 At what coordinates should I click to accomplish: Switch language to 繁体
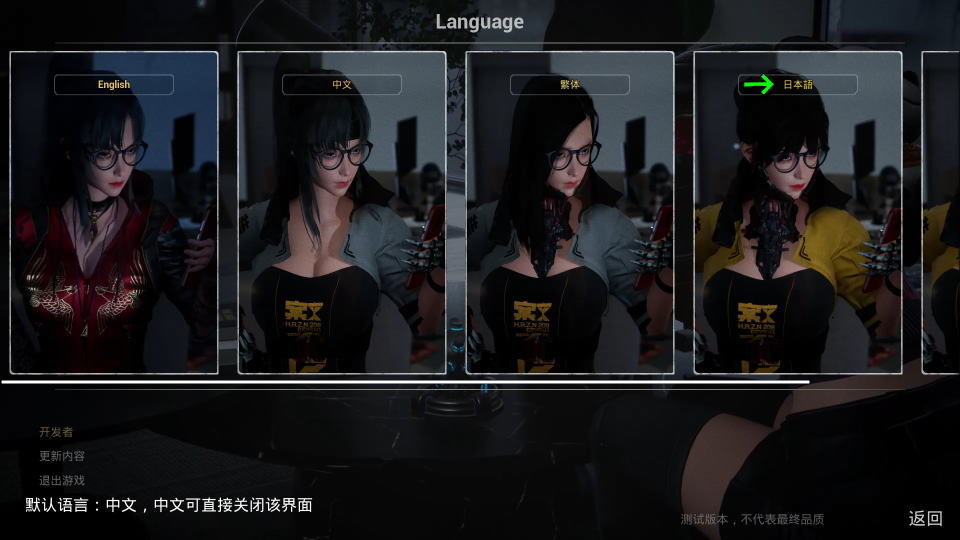tap(570, 85)
